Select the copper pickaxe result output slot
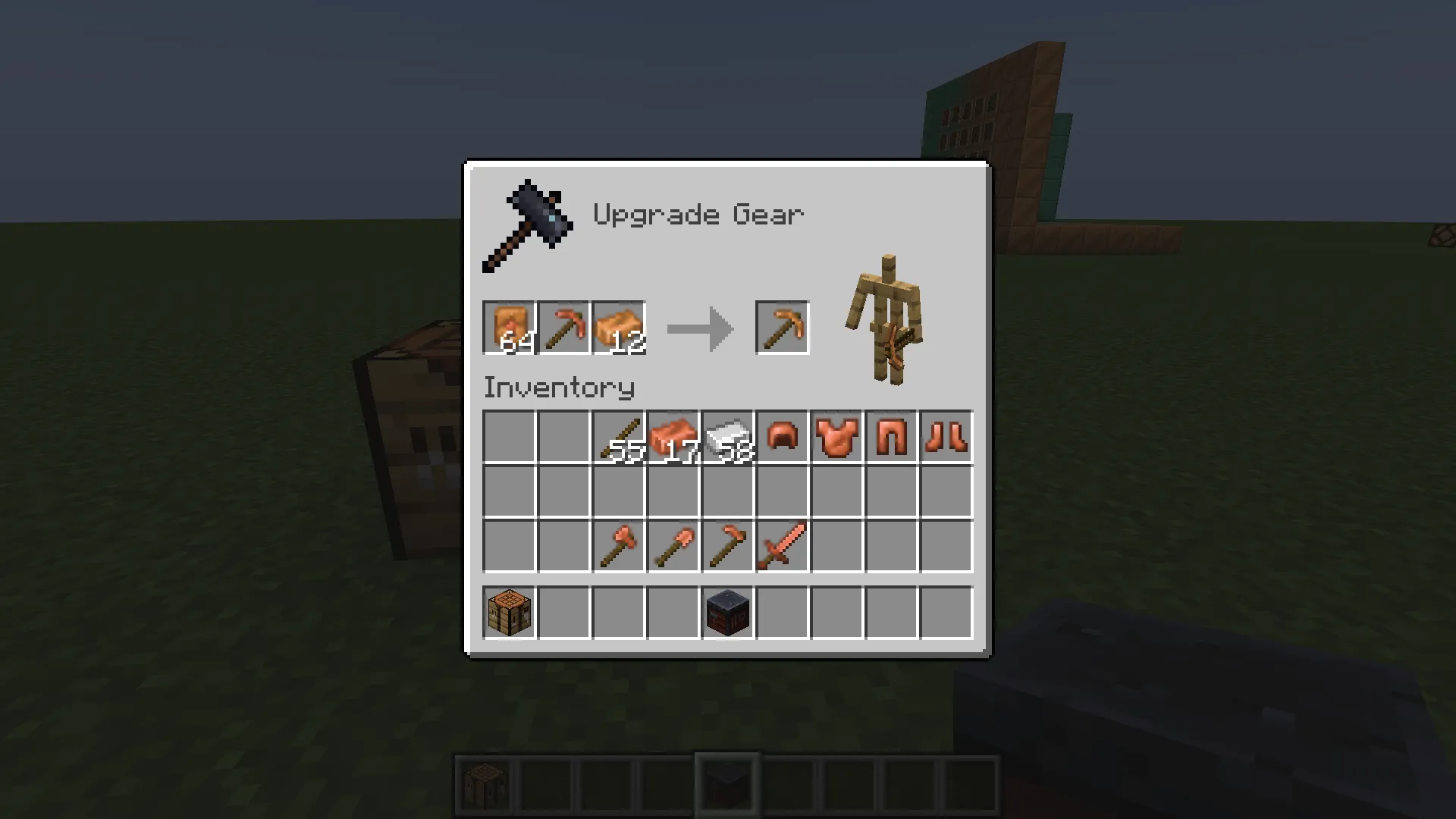 coord(782,328)
